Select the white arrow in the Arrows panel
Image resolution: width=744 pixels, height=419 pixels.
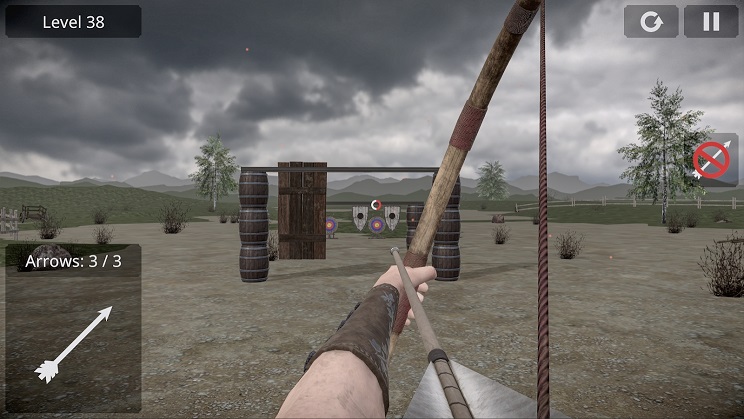click(72, 343)
